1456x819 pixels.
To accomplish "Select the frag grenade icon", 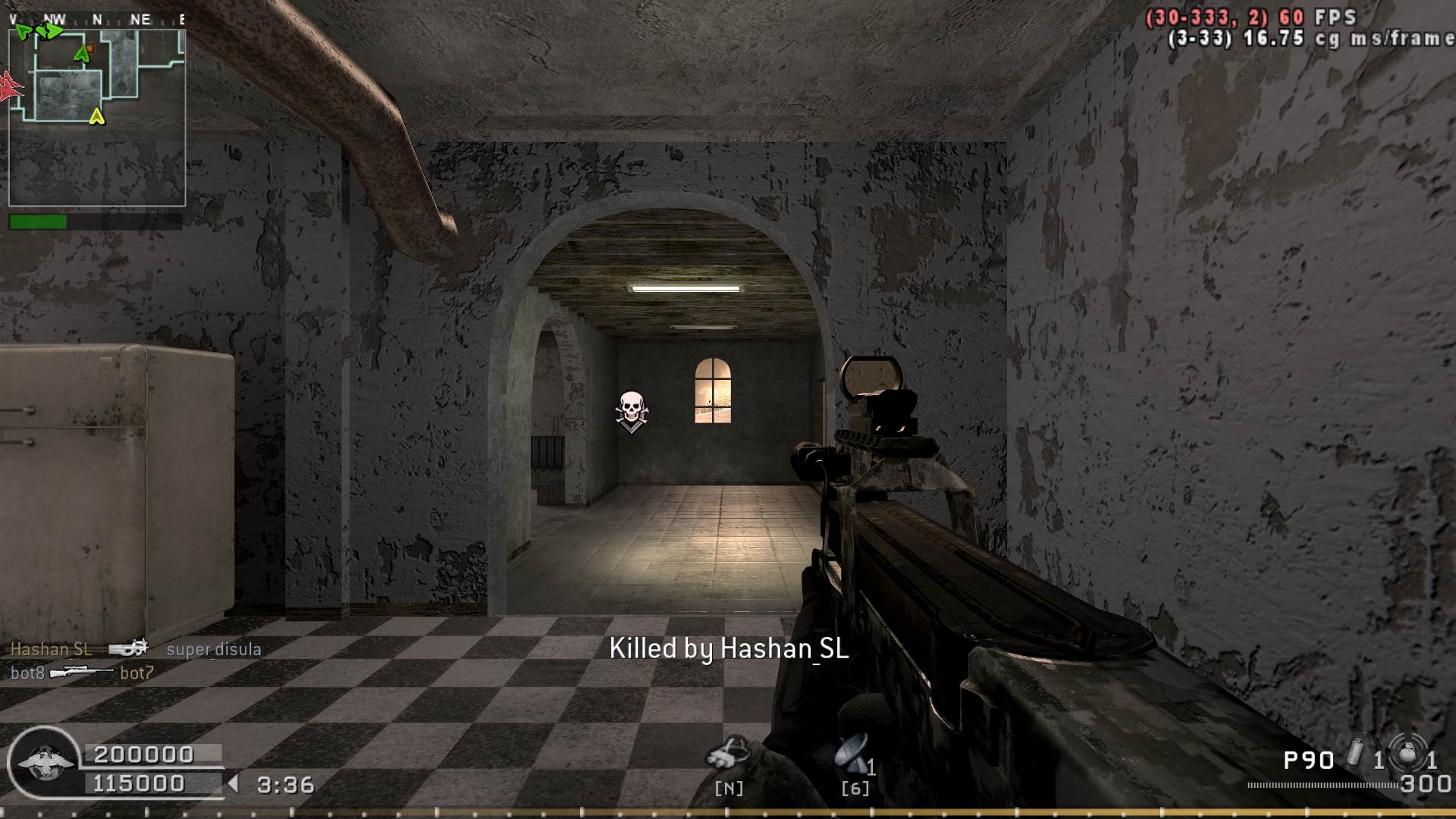I will tap(1407, 752).
